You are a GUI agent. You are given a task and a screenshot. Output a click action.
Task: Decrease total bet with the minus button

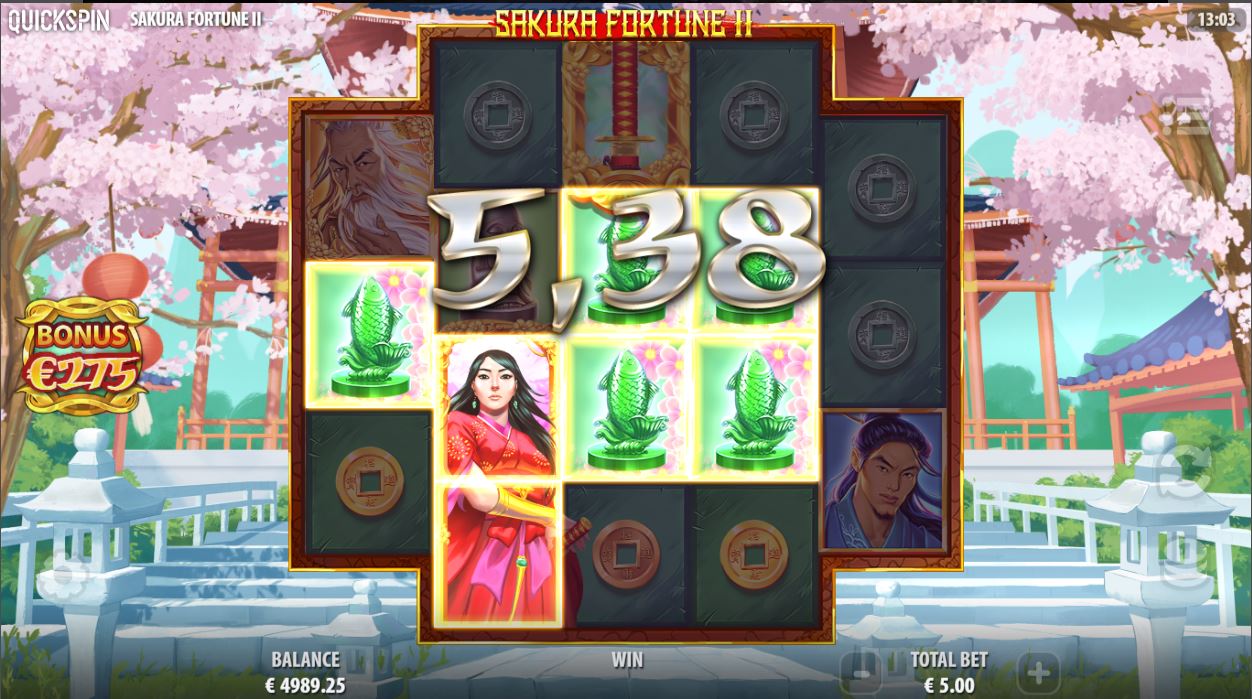[859, 667]
